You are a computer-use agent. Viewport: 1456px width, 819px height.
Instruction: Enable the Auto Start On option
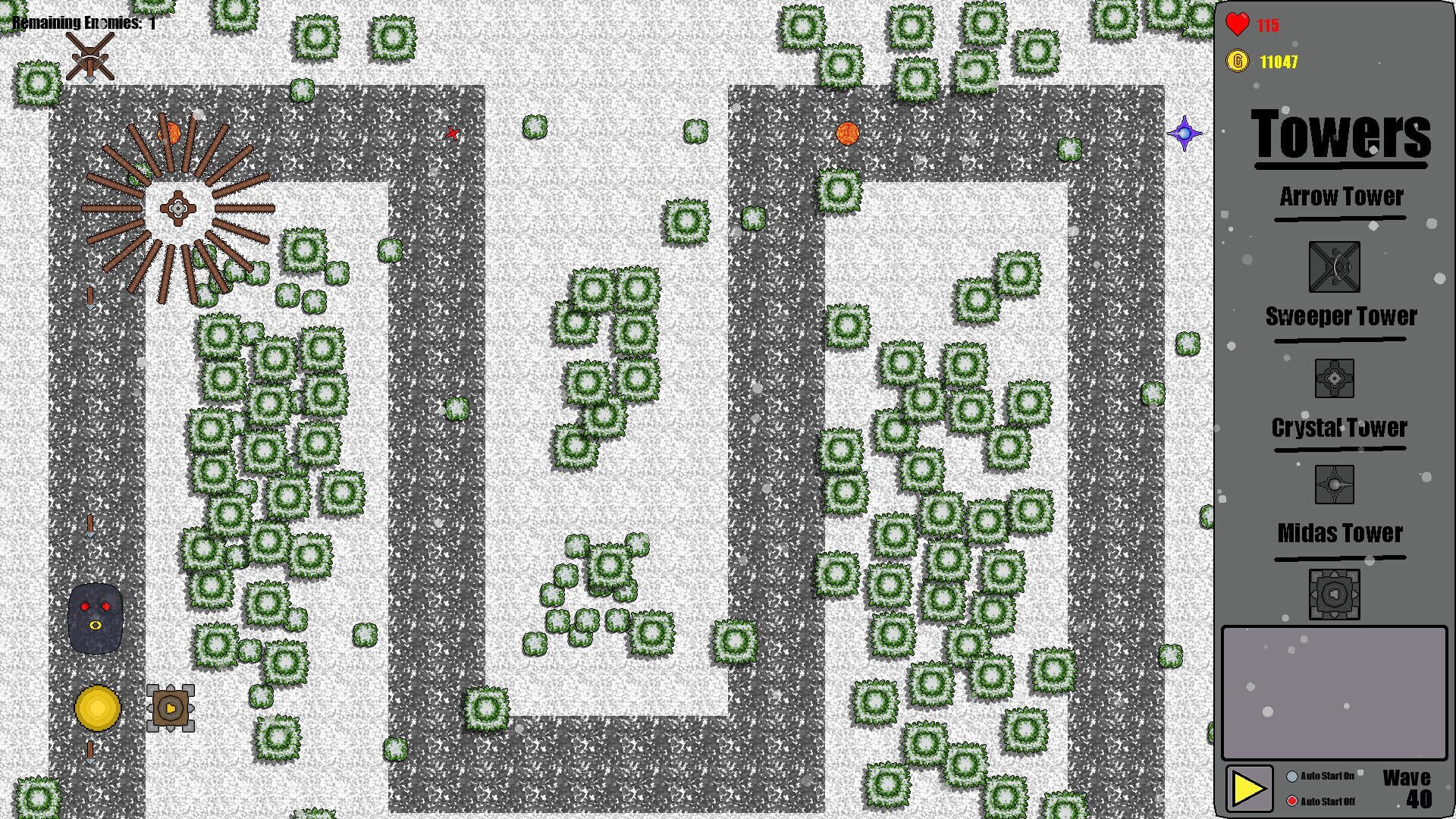(1292, 776)
